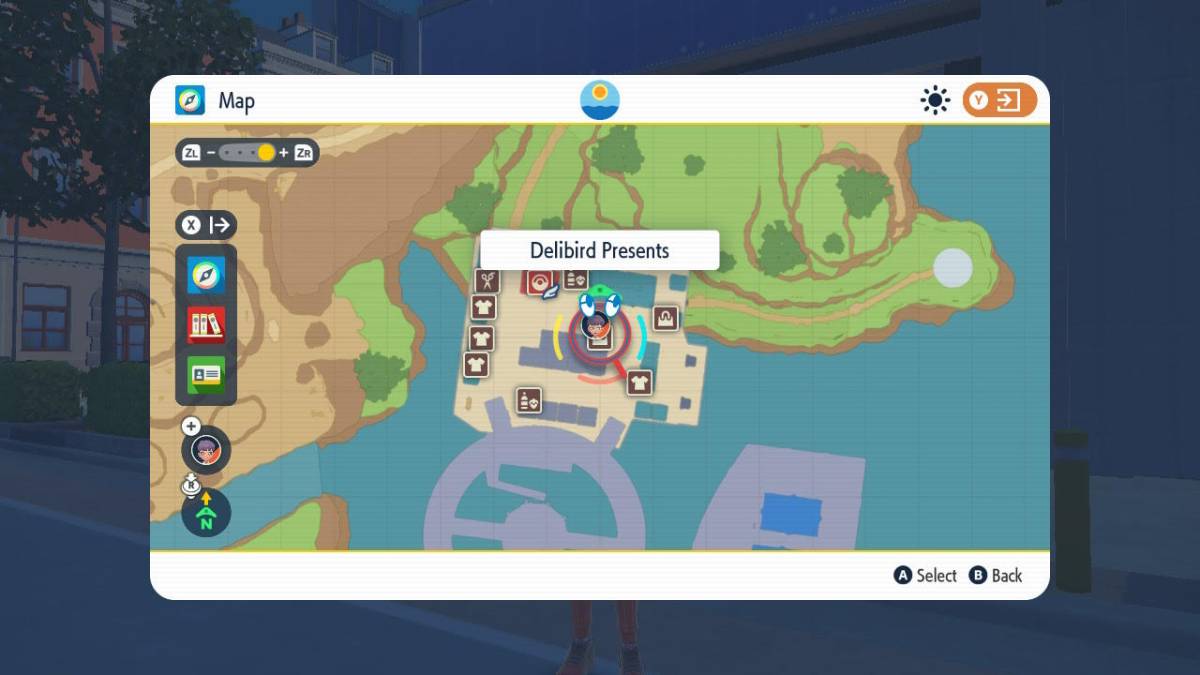Image resolution: width=1200 pixels, height=675 pixels.
Task: Open the compass Map app icon
Action: (x=206, y=275)
